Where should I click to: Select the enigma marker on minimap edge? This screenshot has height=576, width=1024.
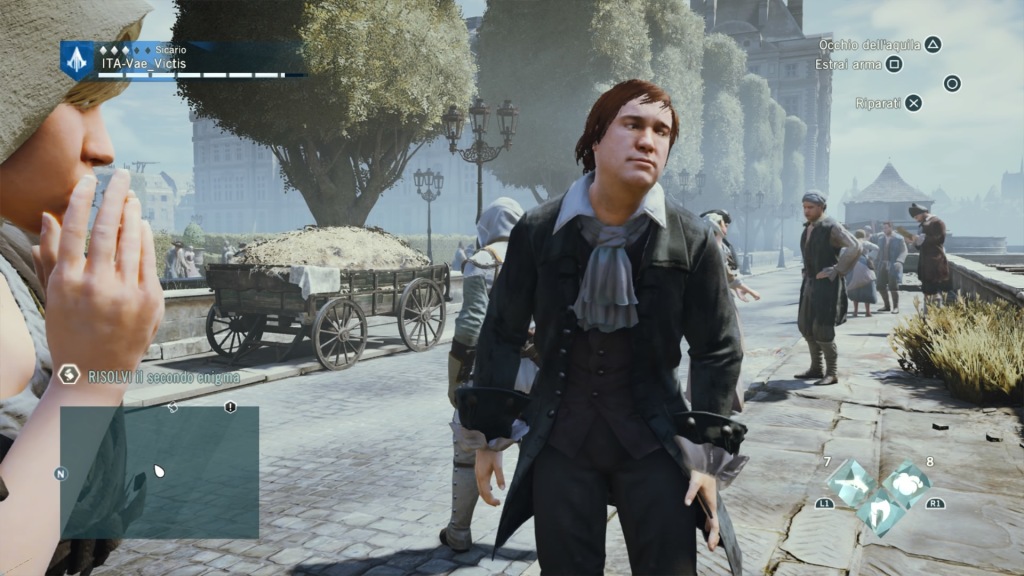[x=173, y=407]
